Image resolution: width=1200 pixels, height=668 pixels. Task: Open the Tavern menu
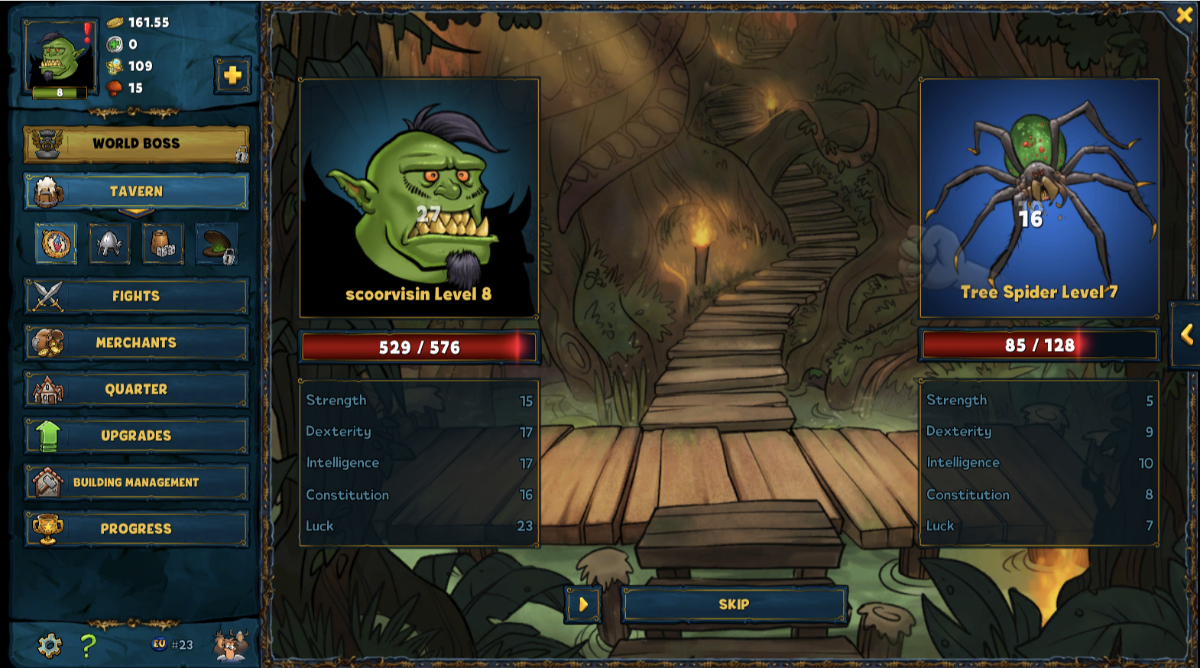coord(136,191)
